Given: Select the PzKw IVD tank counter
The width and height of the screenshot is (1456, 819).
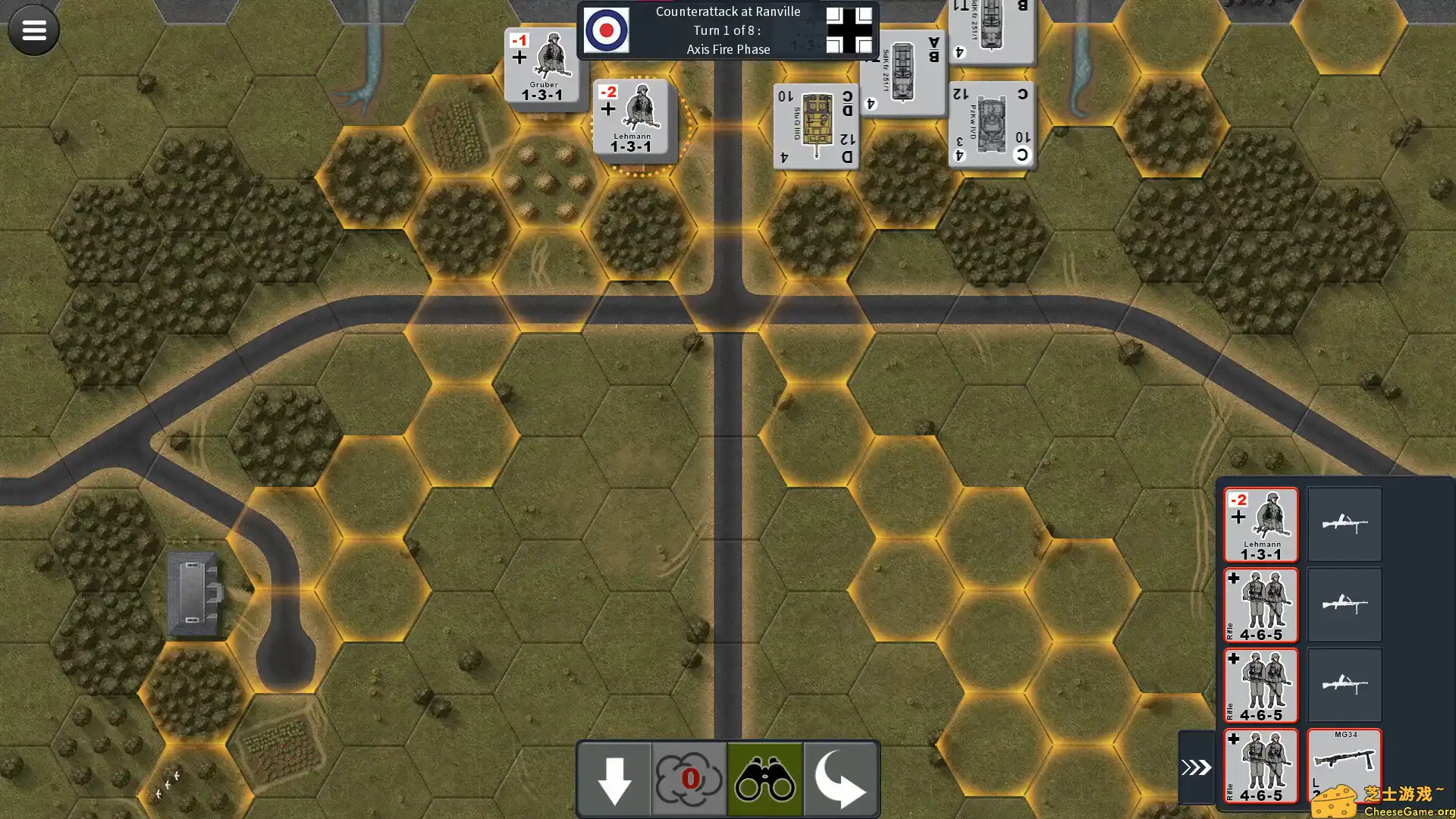Looking at the screenshot, I should click(x=991, y=124).
